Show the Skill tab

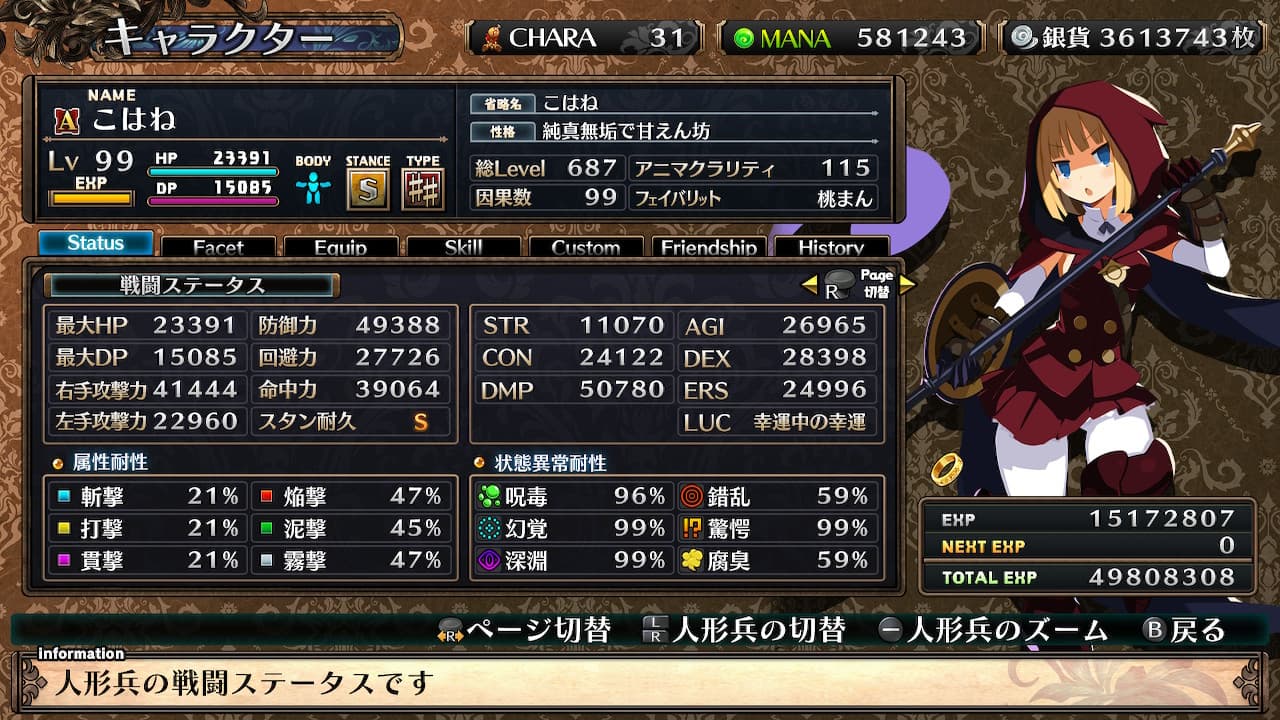(x=463, y=247)
